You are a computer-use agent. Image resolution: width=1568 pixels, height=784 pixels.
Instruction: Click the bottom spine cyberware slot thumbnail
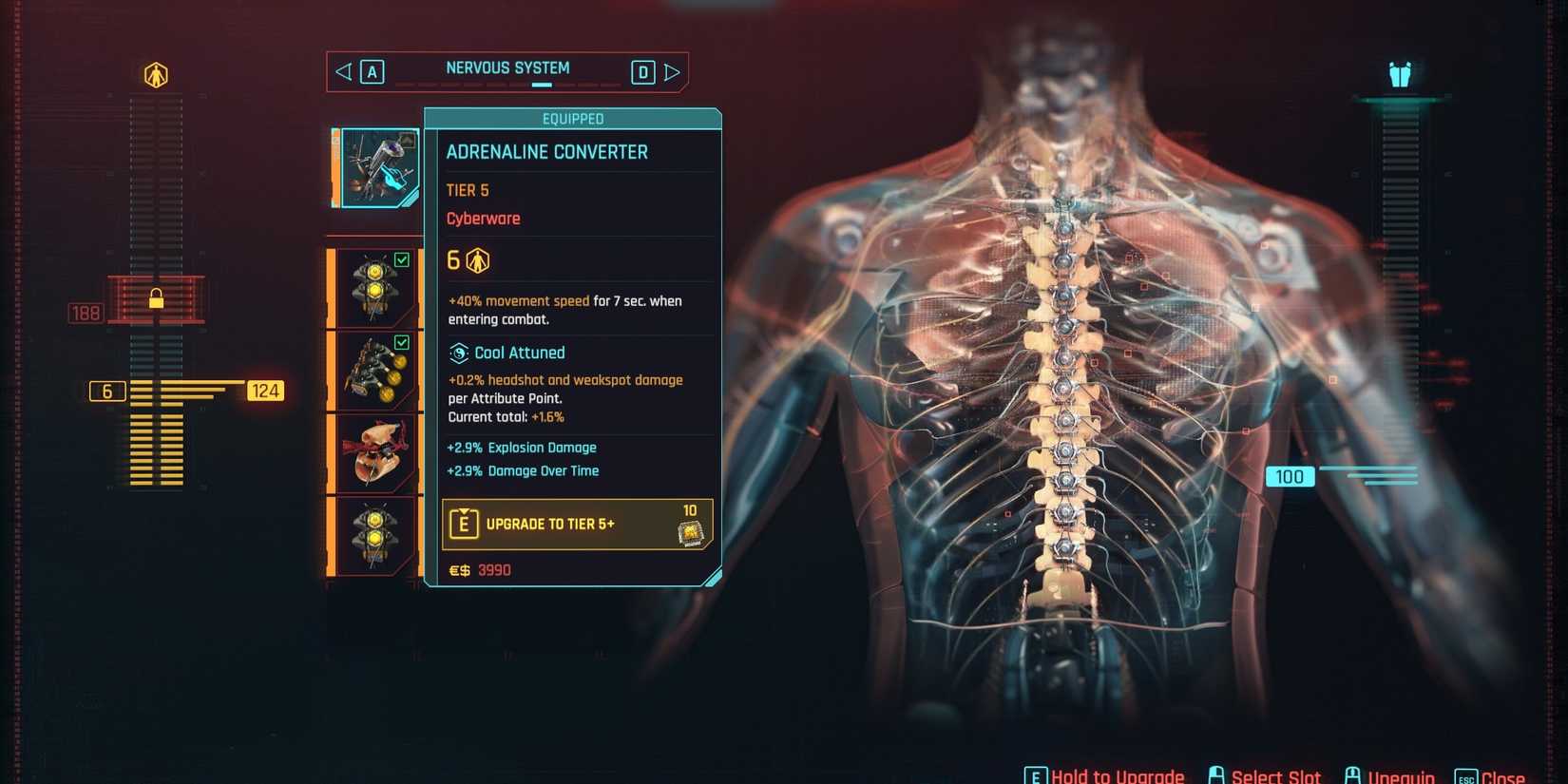374,535
